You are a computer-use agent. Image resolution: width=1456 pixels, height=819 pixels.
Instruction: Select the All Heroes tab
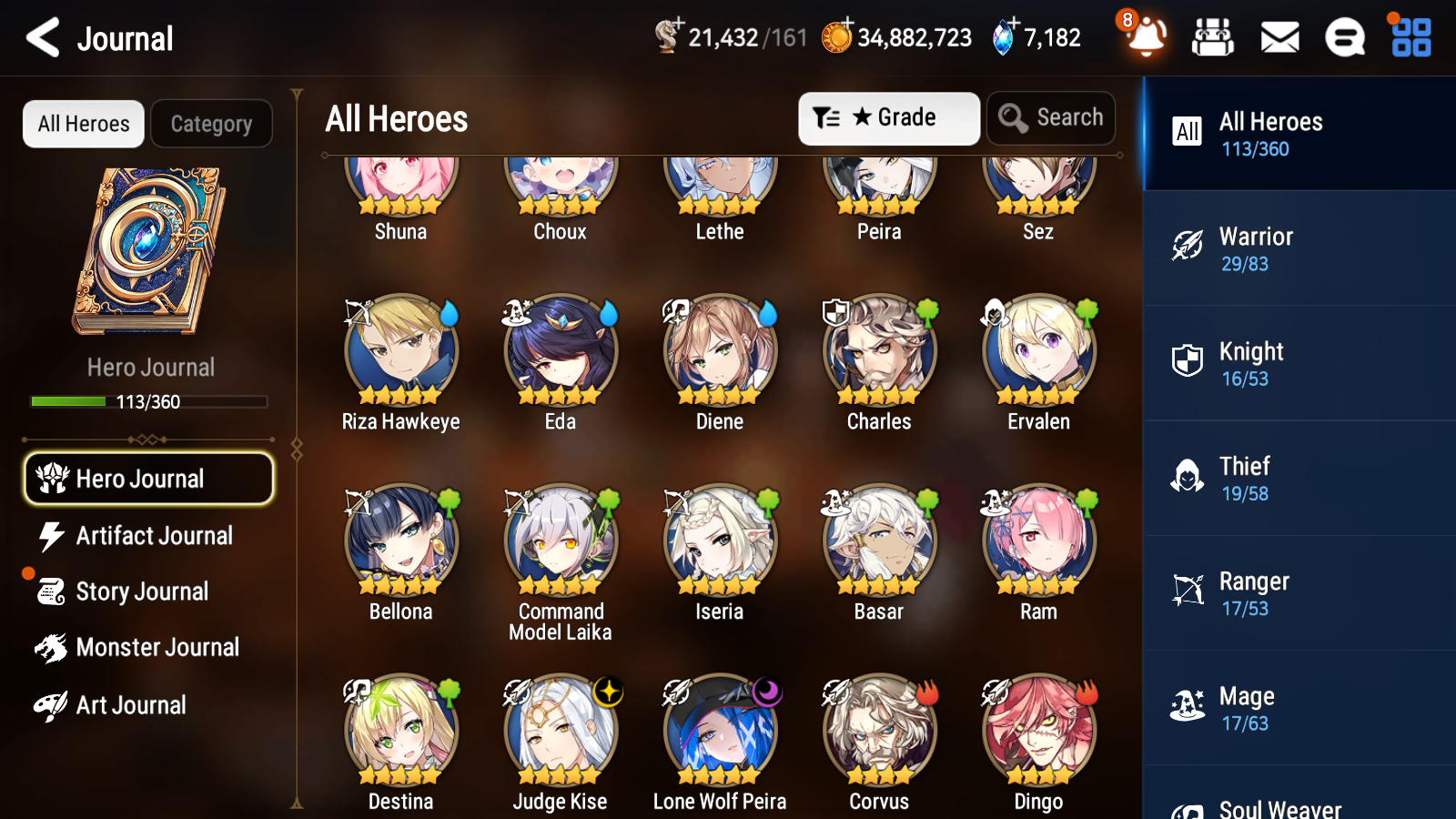point(83,123)
